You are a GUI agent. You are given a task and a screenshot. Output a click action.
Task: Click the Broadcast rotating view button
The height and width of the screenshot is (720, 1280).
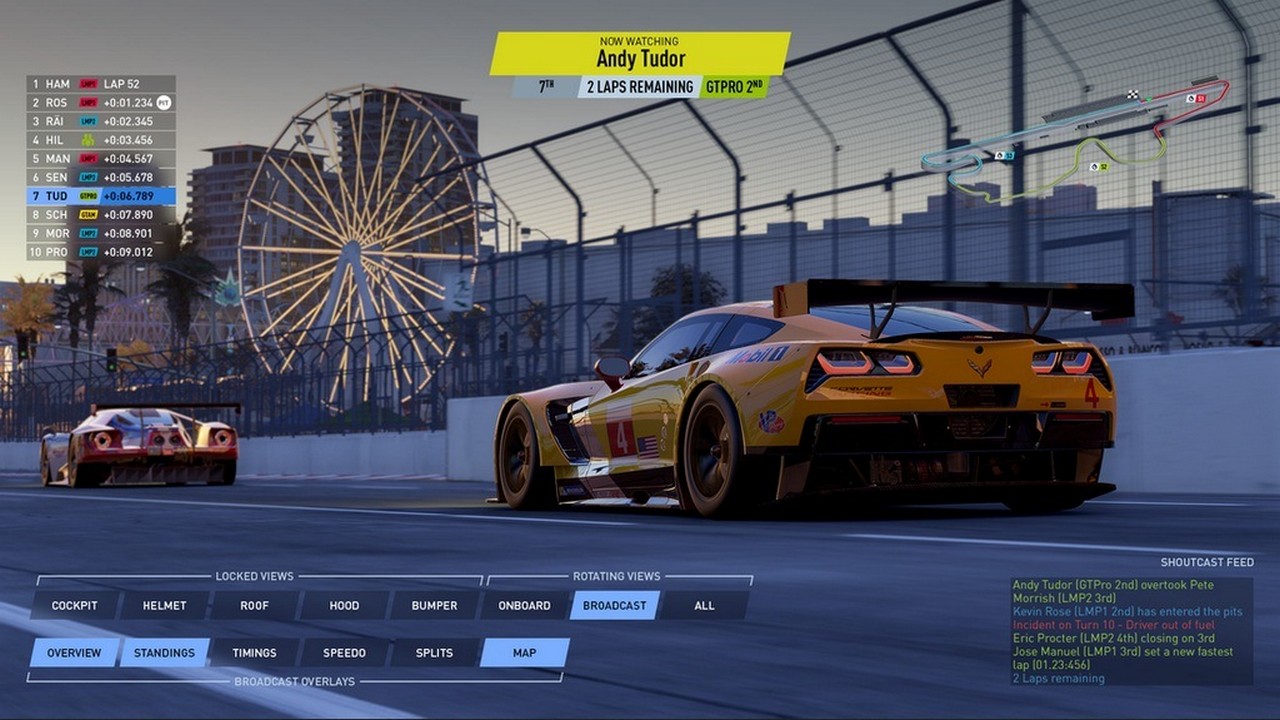(x=615, y=605)
